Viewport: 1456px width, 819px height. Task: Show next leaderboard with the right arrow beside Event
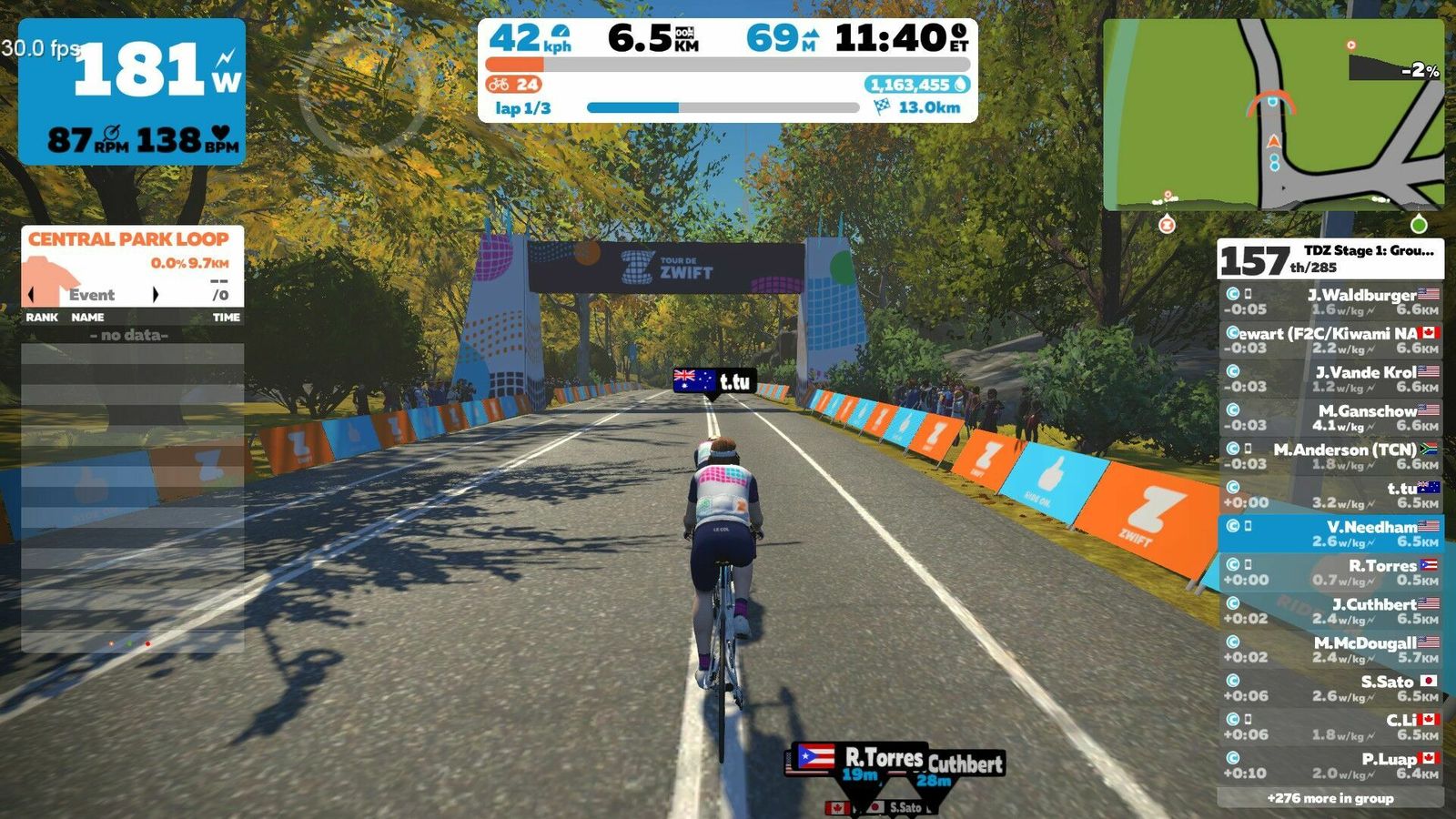pos(156,295)
